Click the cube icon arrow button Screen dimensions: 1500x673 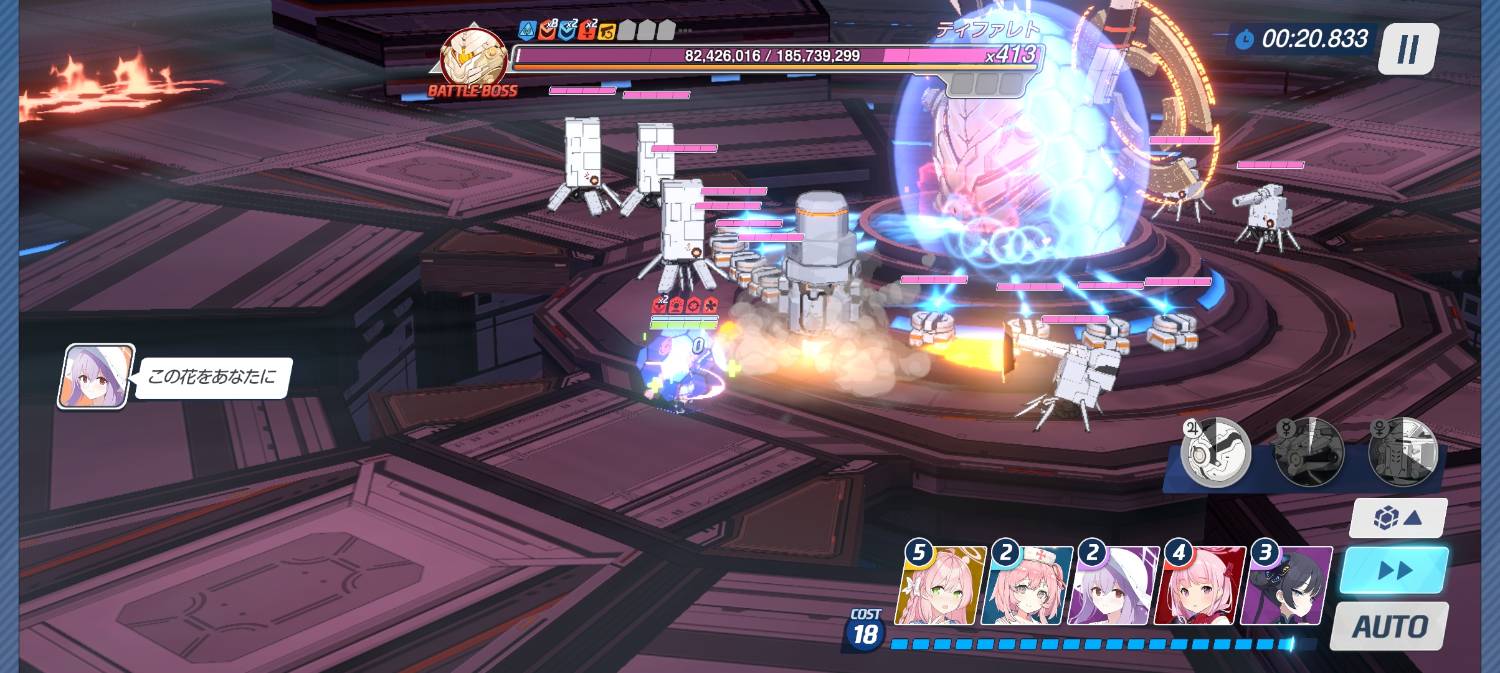pos(1397,518)
